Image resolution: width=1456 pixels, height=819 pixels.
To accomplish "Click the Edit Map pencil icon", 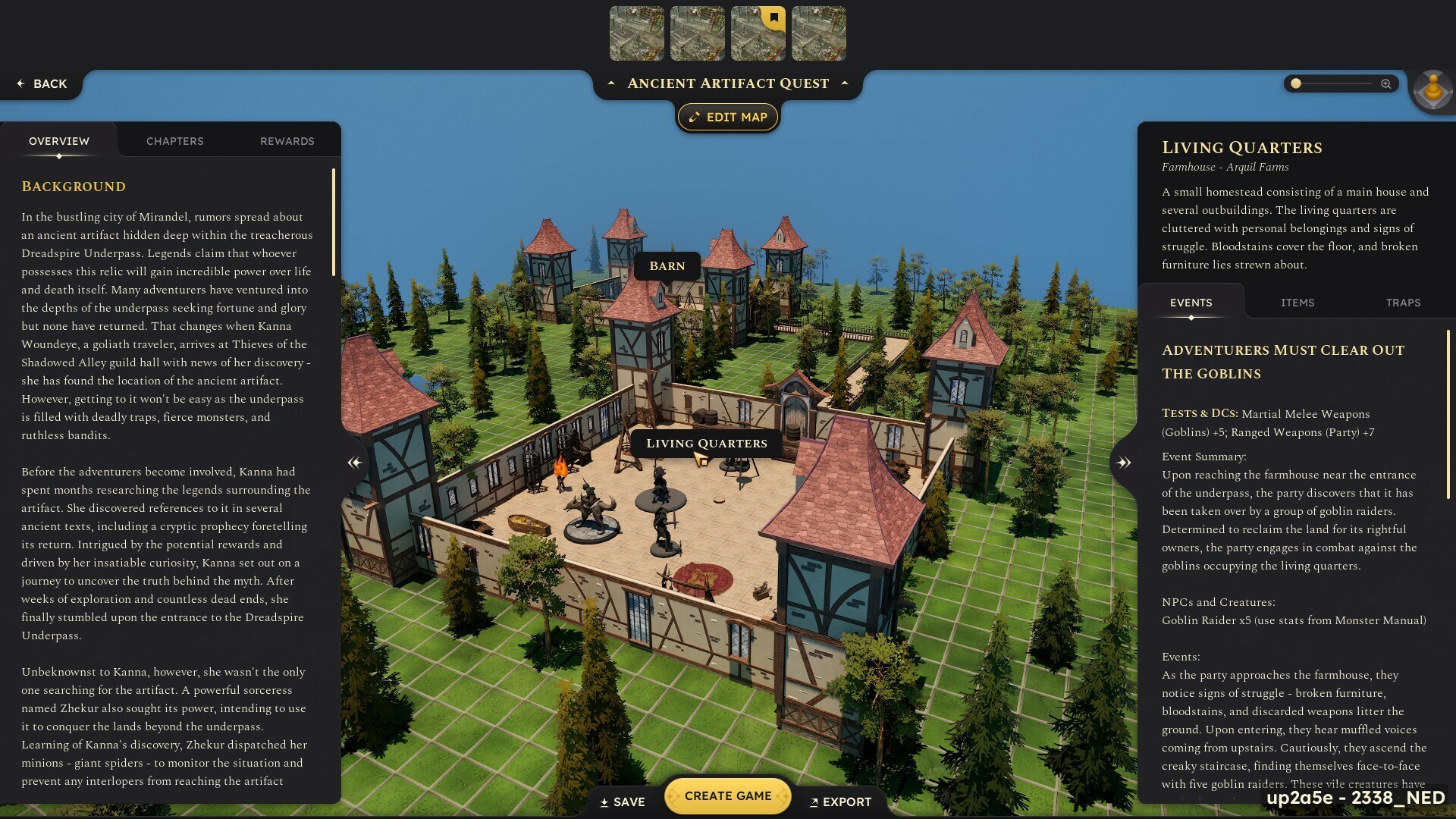I will click(694, 117).
